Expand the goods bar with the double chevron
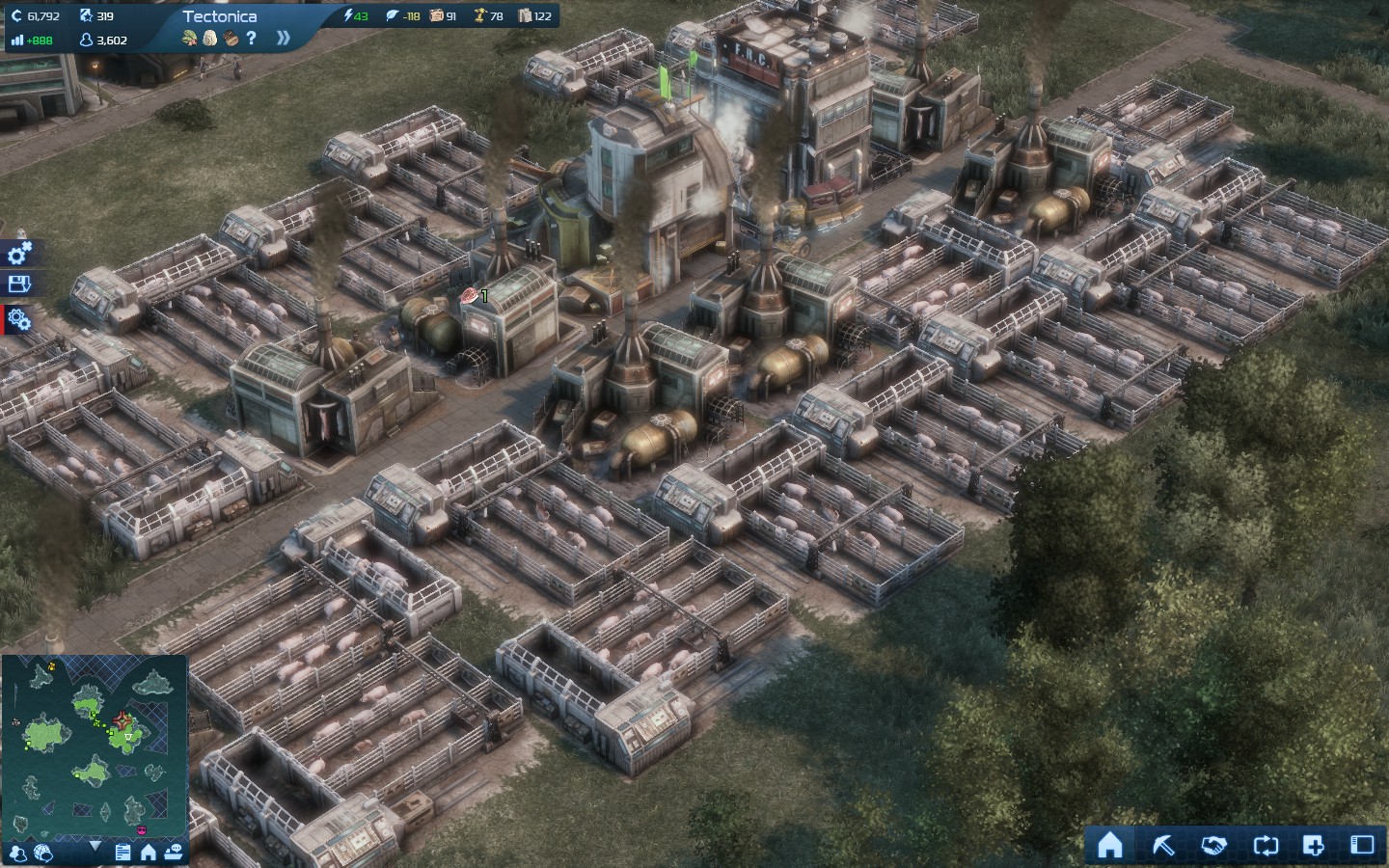Screen dimensions: 1389x868 pyautogui.click(x=283, y=39)
